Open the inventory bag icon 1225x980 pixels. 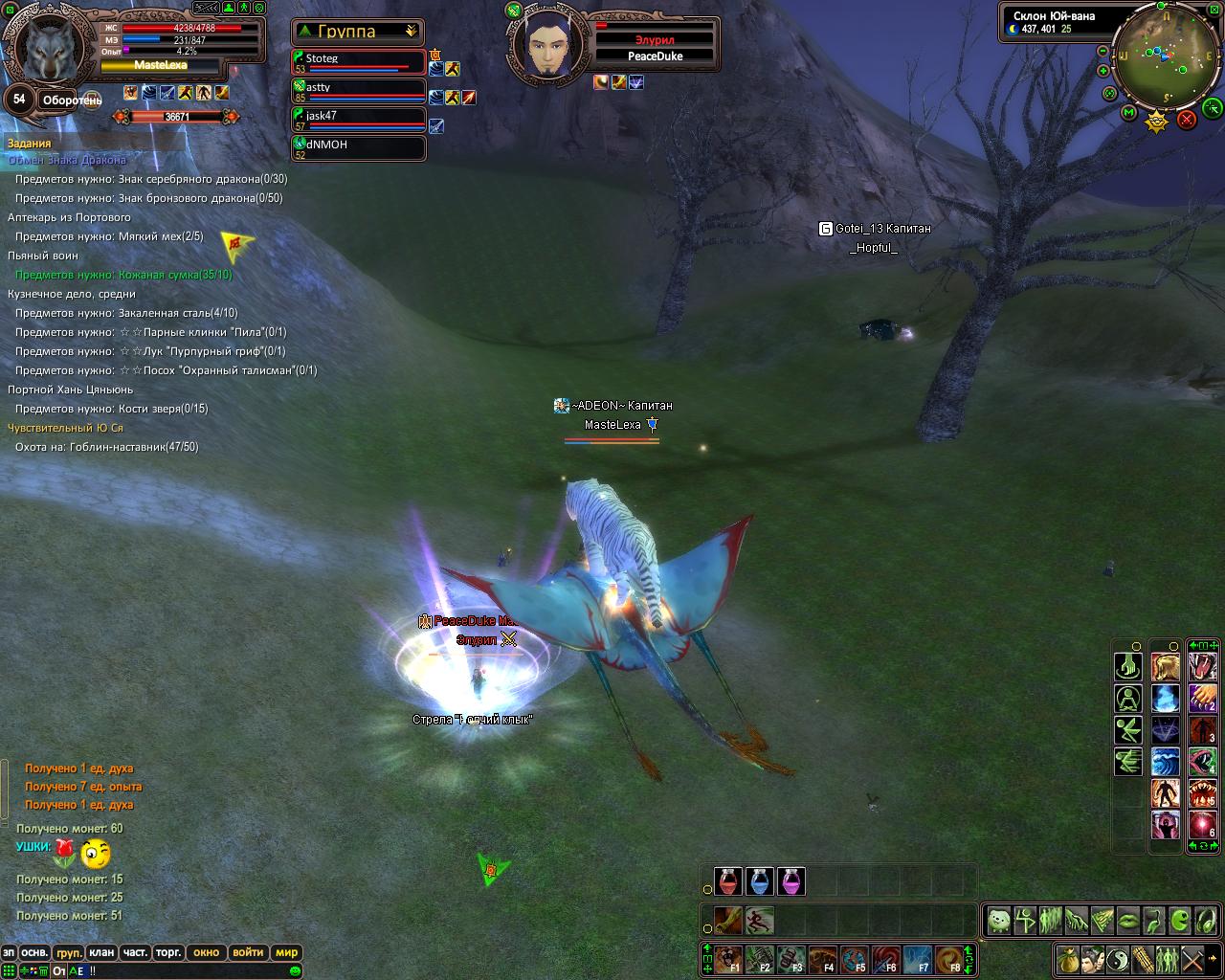point(1069,958)
